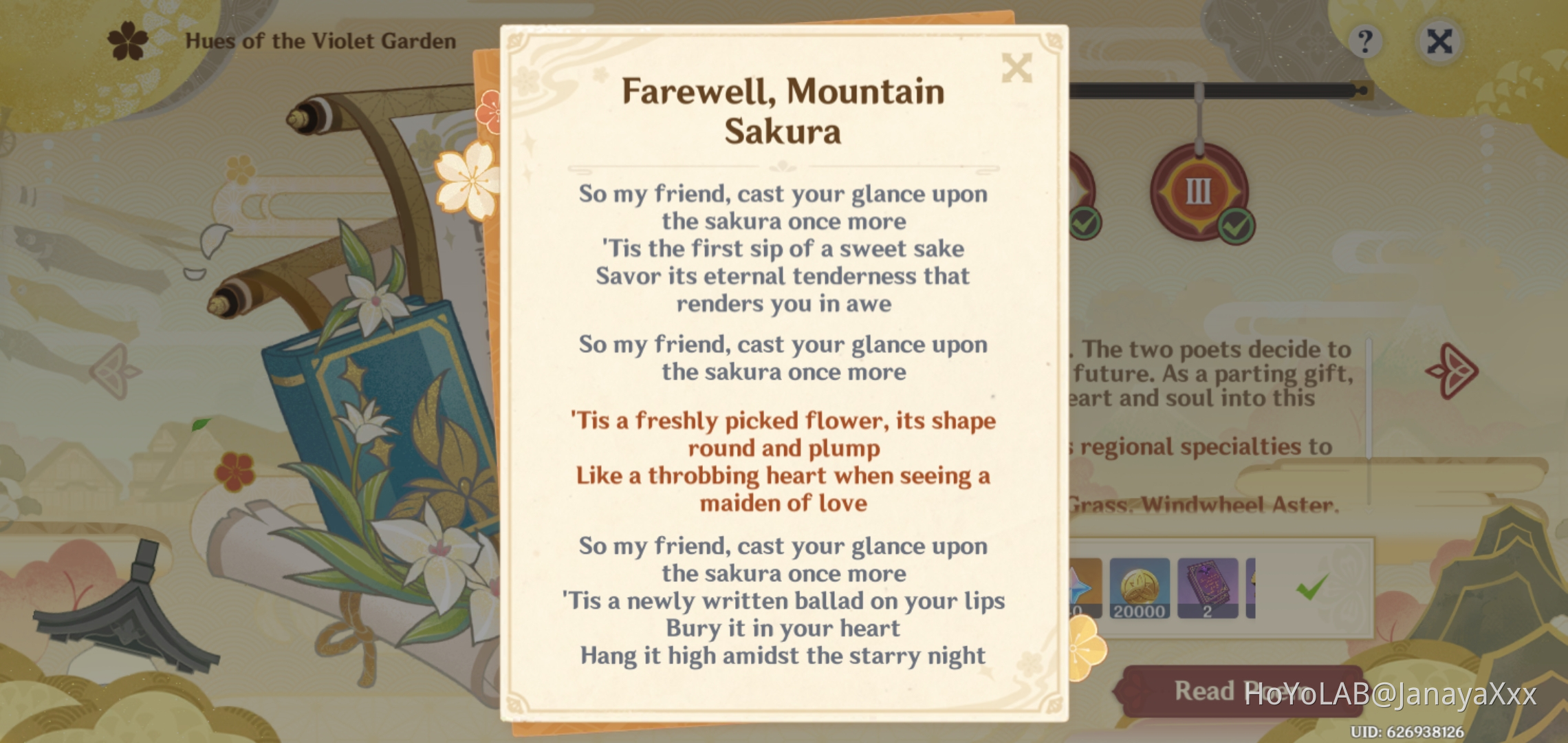
Task: Select the Hues of the Violet Garden title
Action: click(320, 41)
